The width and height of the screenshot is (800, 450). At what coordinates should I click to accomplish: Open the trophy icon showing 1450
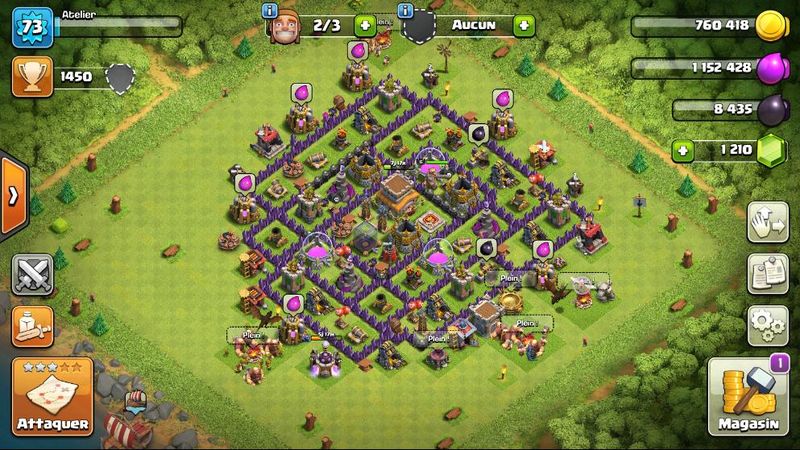pos(31,75)
